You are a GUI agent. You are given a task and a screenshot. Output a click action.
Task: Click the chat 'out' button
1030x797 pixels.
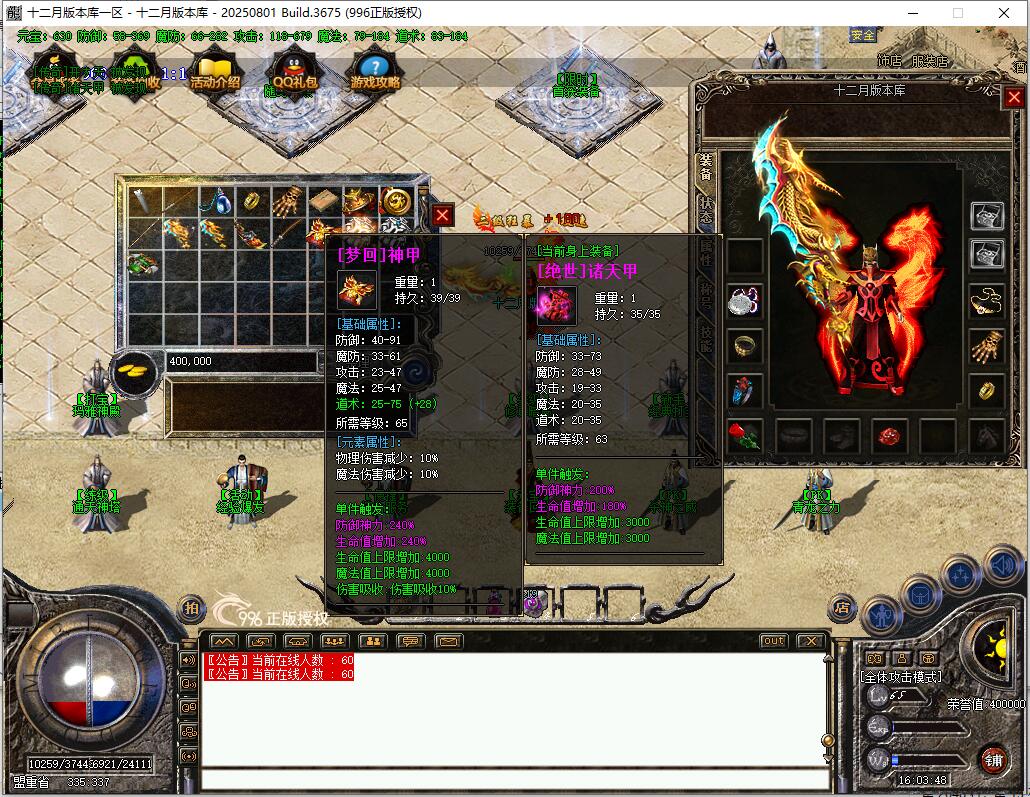(x=773, y=641)
